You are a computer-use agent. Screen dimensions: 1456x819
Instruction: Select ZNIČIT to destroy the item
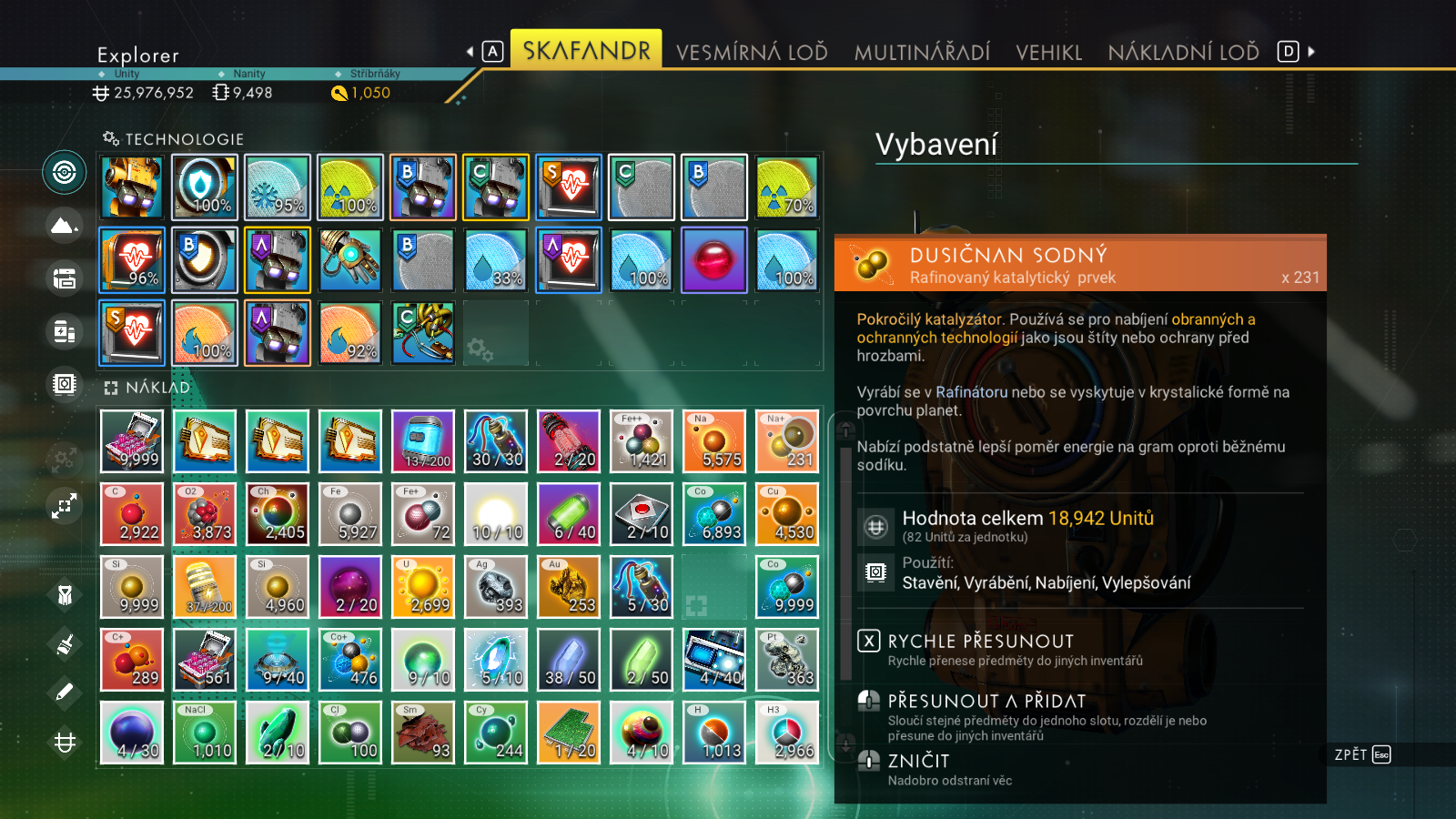point(918,762)
